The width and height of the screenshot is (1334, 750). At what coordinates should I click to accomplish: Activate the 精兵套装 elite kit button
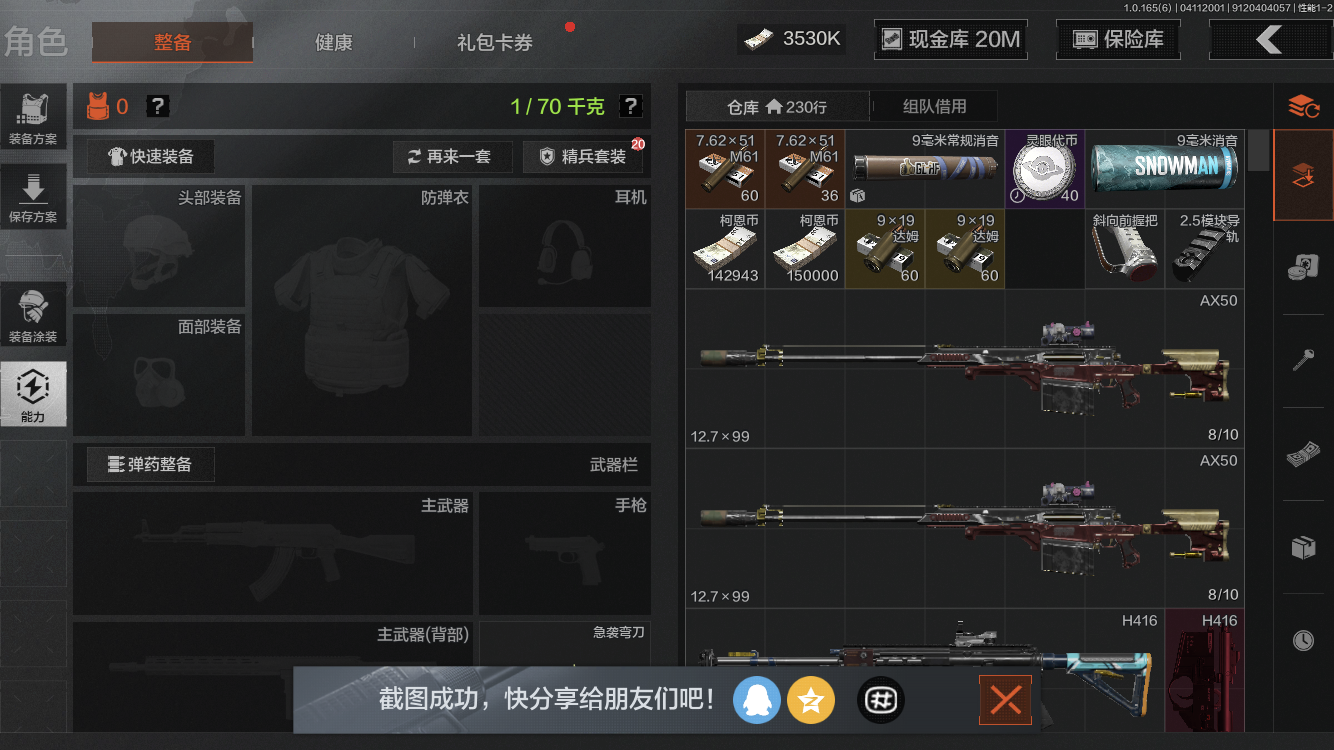[x=581, y=157]
